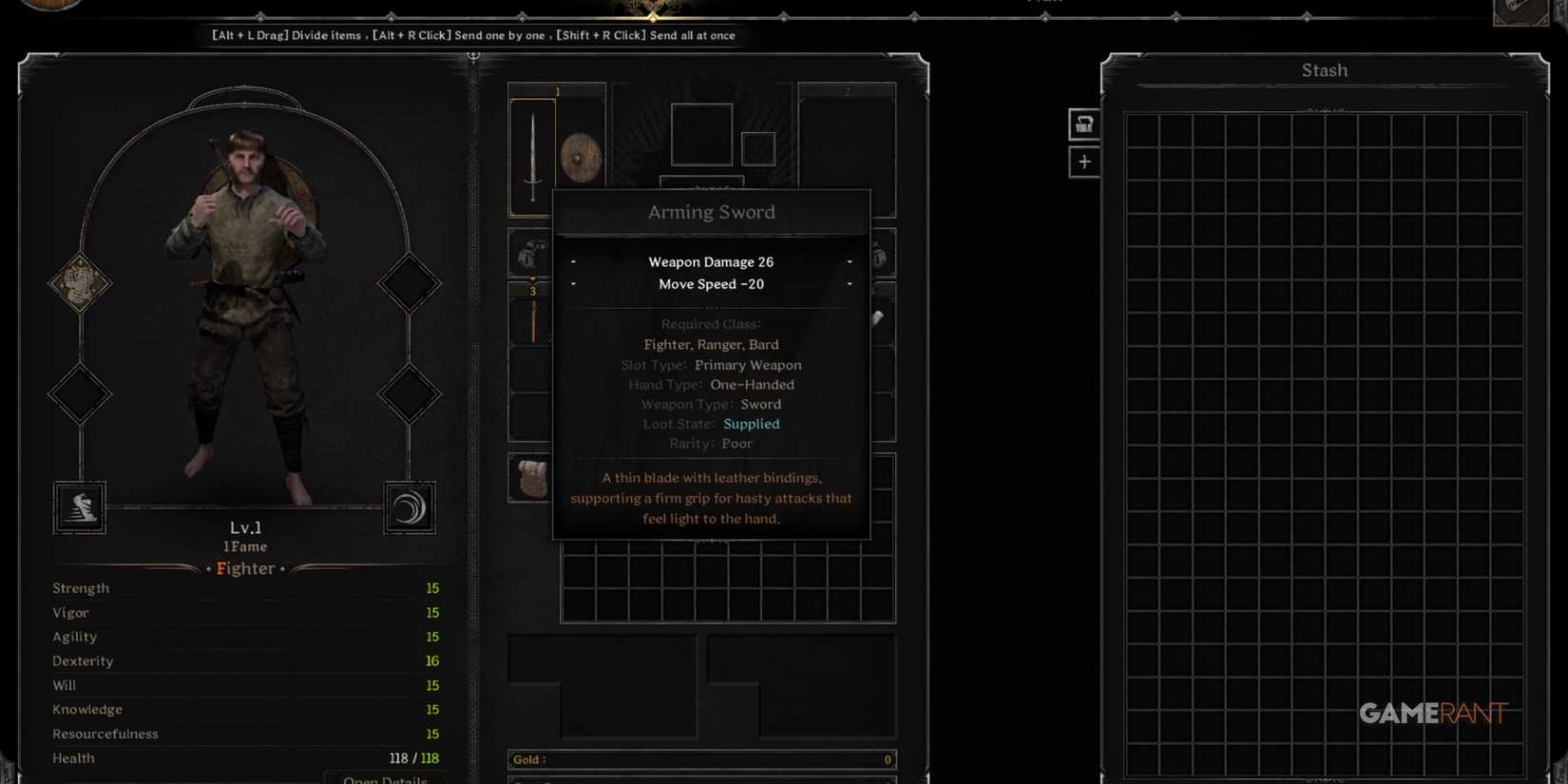Image resolution: width=1568 pixels, height=784 pixels.
Task: Click the plus icon to add a stash tab
Action: tap(1082, 162)
